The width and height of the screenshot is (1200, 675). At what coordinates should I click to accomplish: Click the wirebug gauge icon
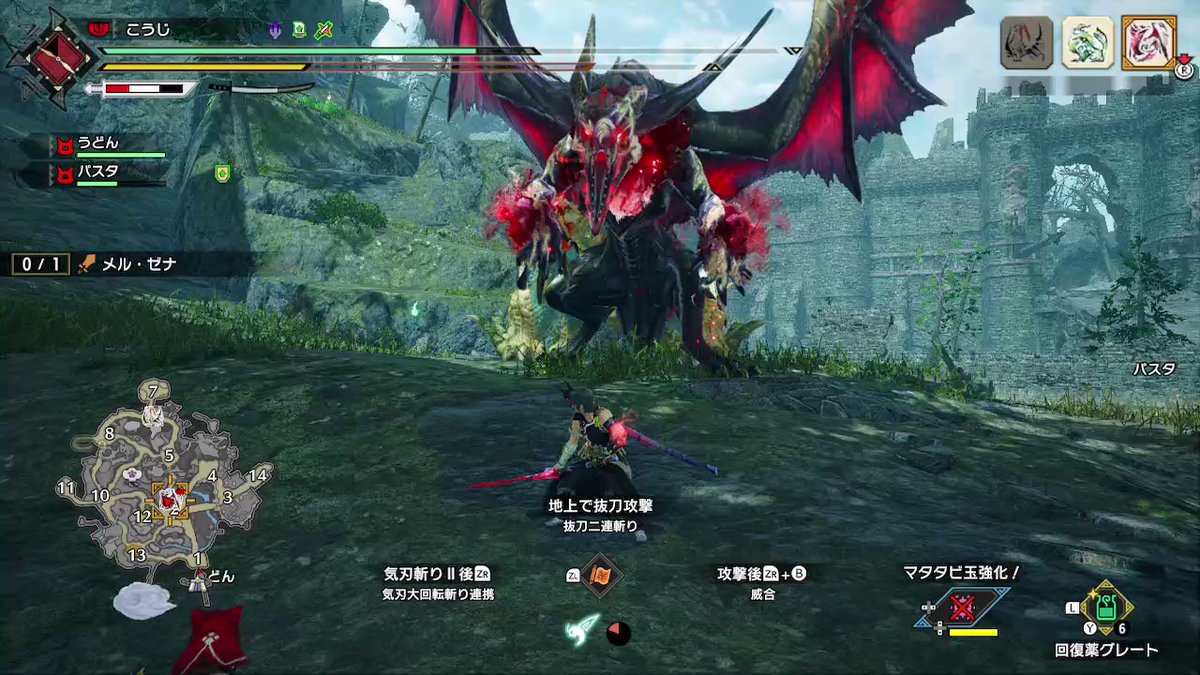coord(583,630)
